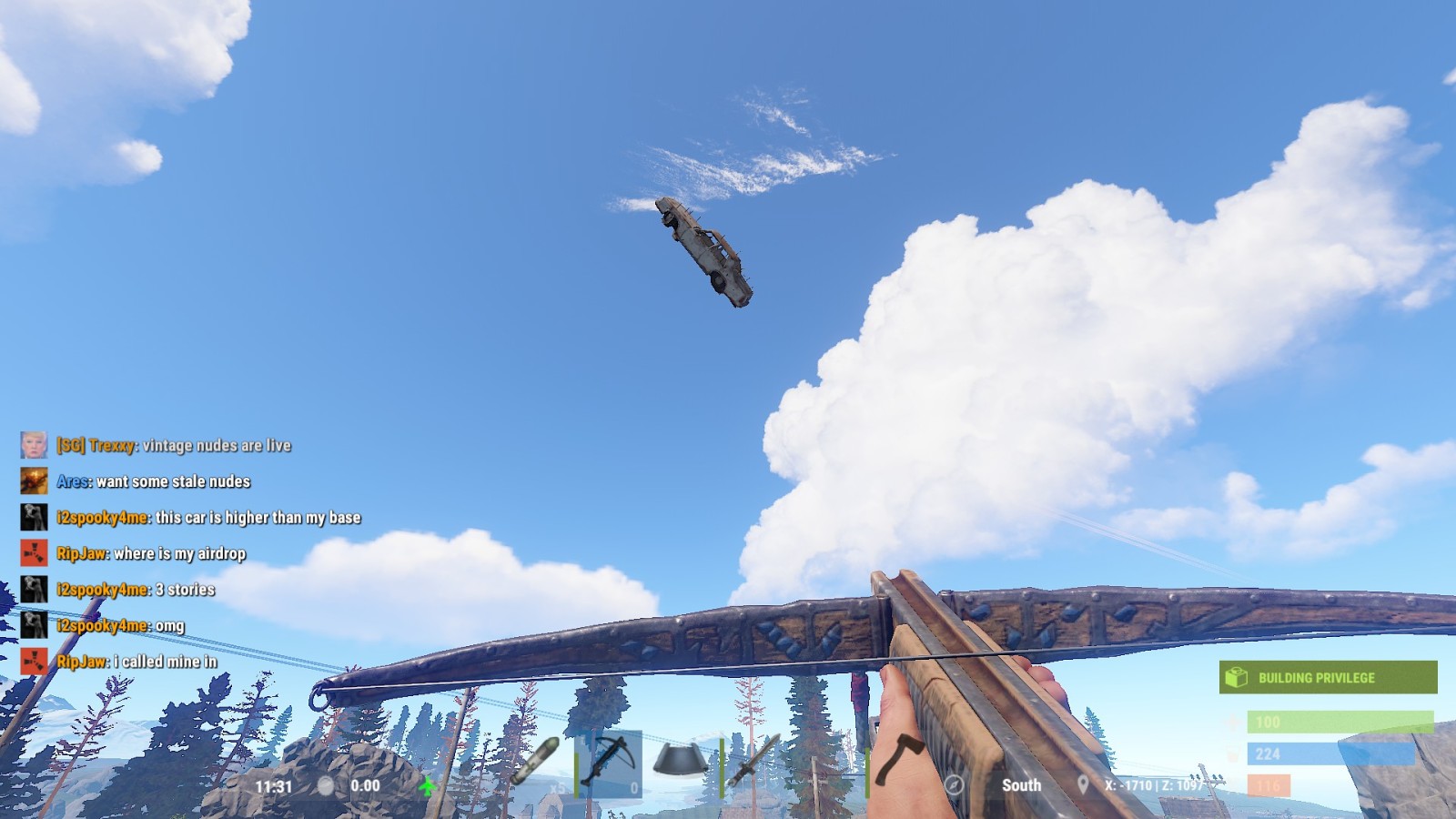This screenshot has height=819, width=1456.
Task: Click Ares's avatar in the chat
Action: coord(34,480)
